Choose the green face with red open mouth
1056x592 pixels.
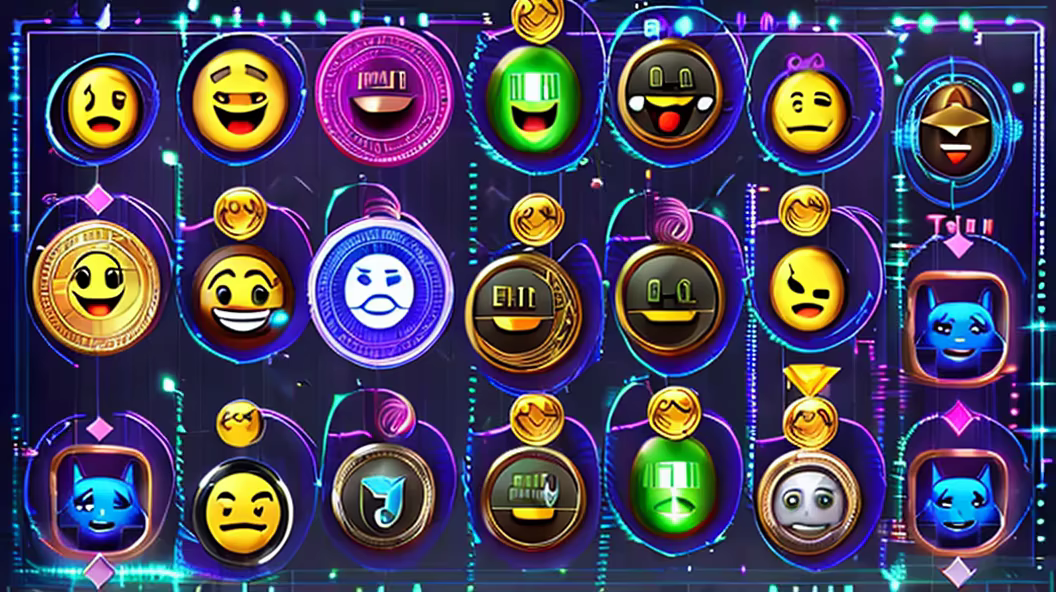pyautogui.click(x=533, y=100)
